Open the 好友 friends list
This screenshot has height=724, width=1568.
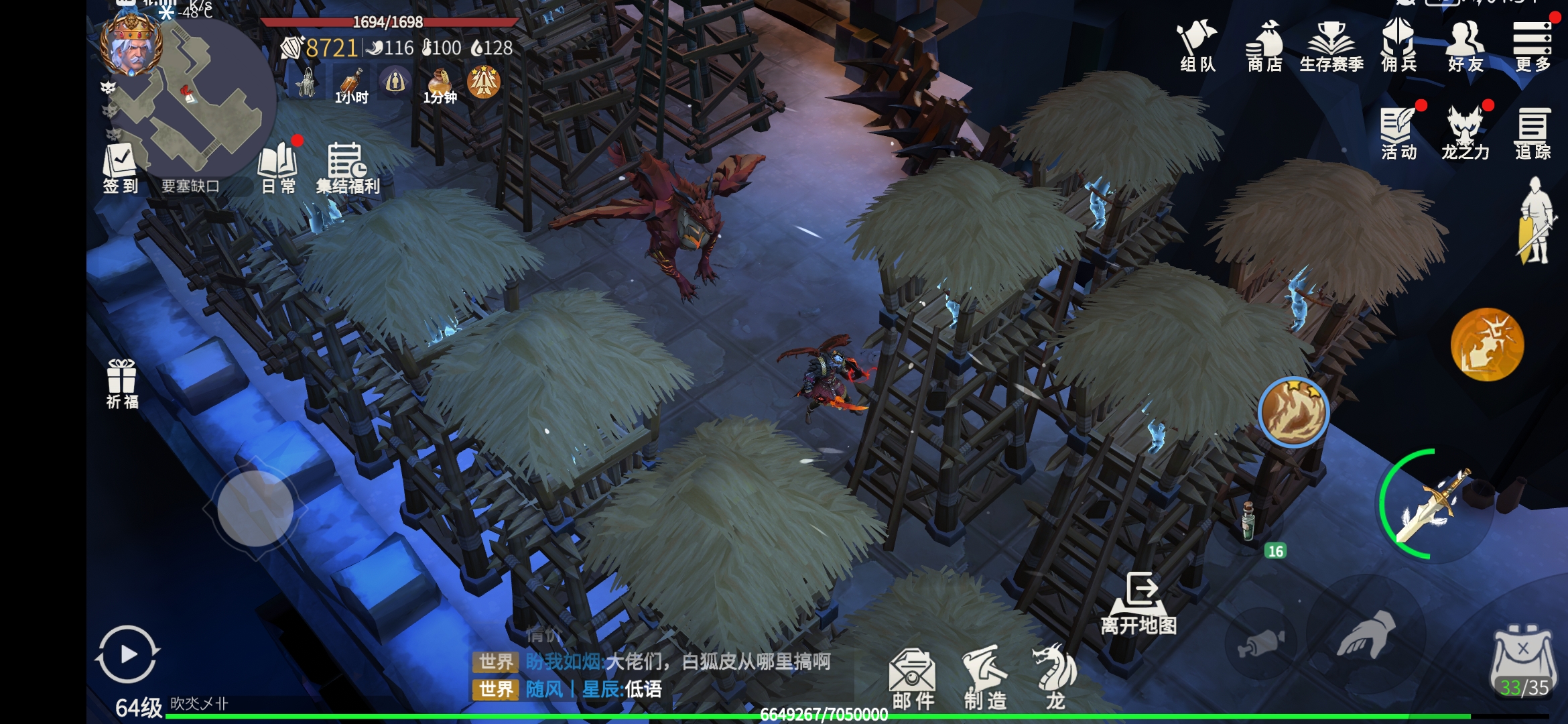[x=1465, y=46]
